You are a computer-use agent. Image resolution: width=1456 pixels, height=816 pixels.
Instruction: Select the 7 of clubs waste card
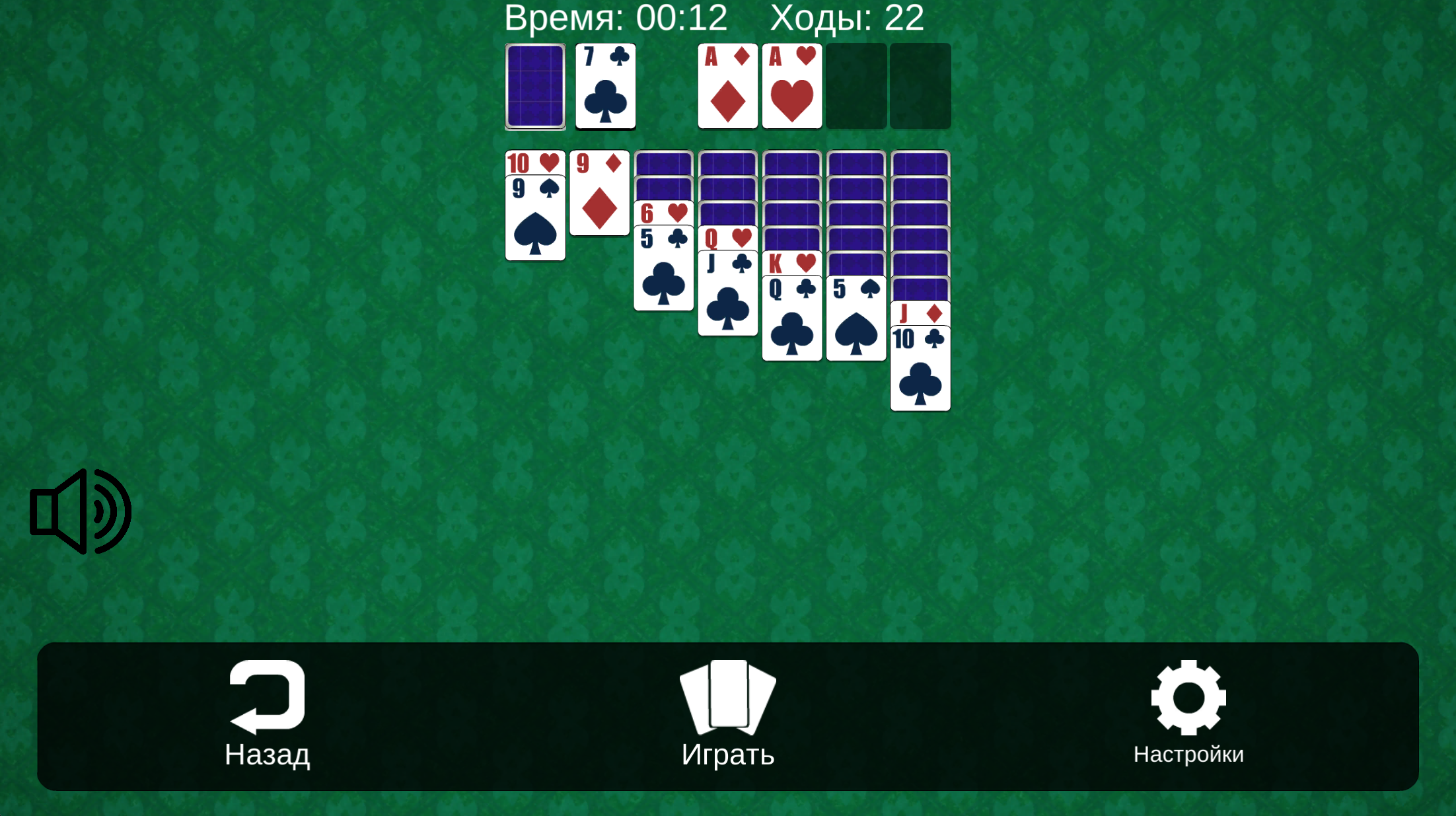[x=604, y=86]
